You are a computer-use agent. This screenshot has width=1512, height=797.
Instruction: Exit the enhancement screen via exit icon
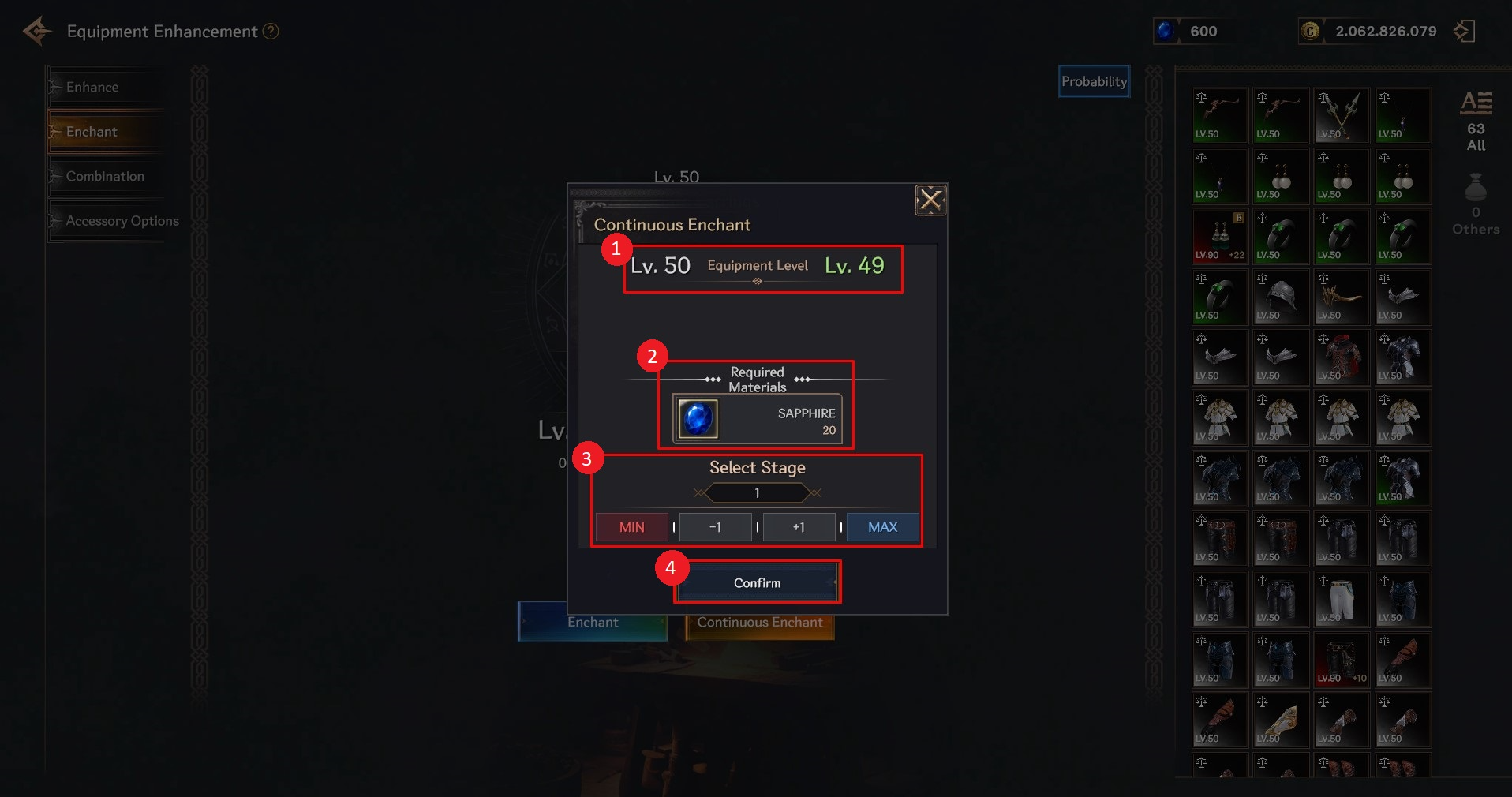tap(1465, 32)
